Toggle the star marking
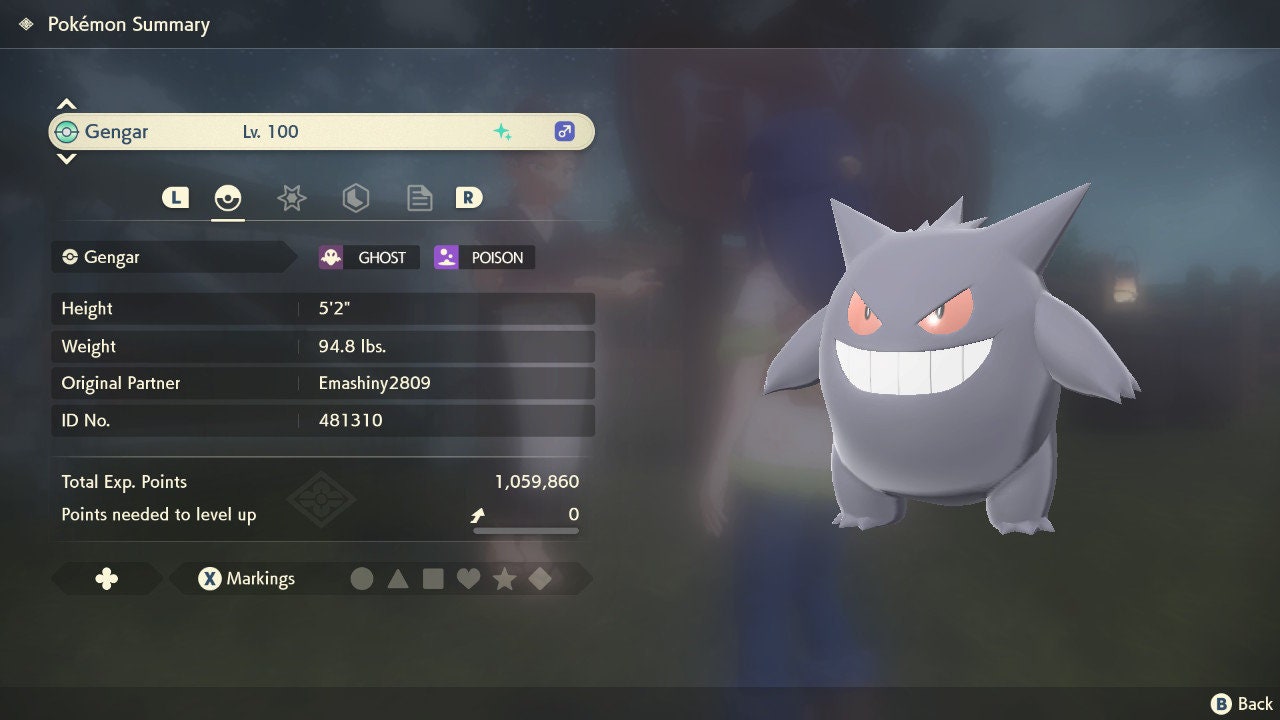Screen dimensions: 1280x720 (504, 579)
